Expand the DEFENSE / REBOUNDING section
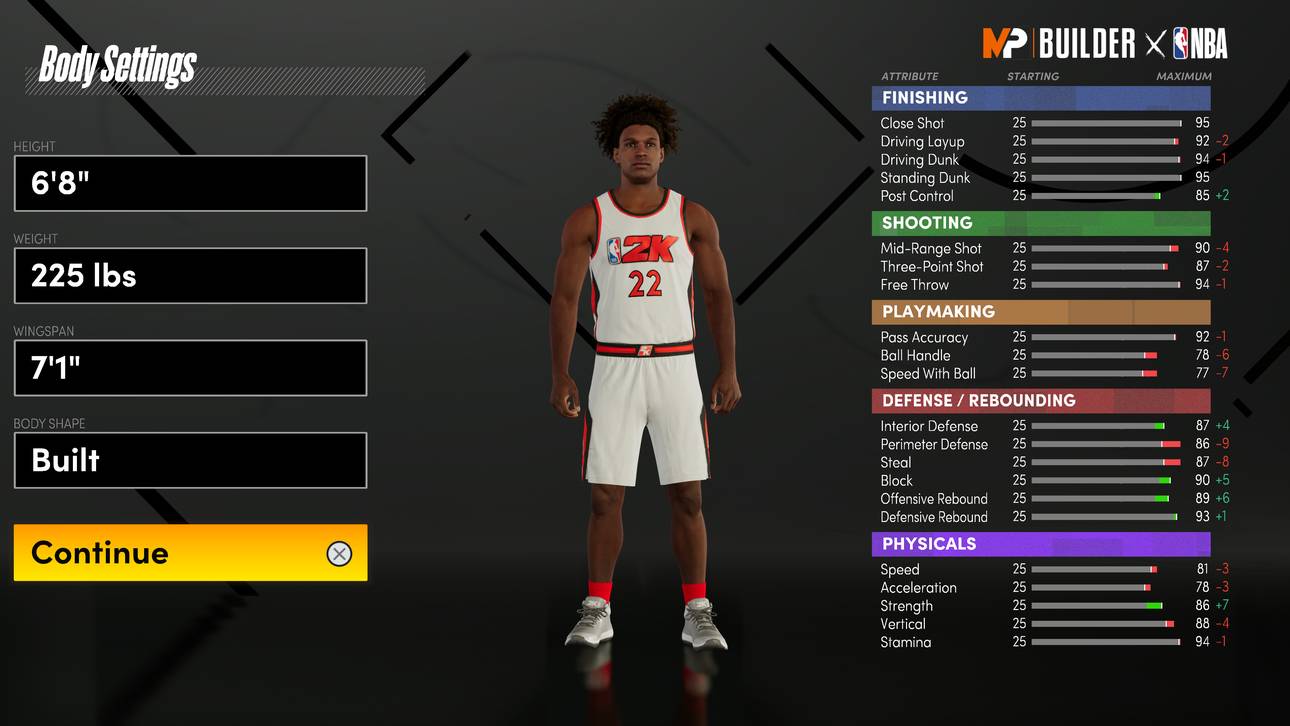This screenshot has width=1290, height=726. tap(1041, 400)
